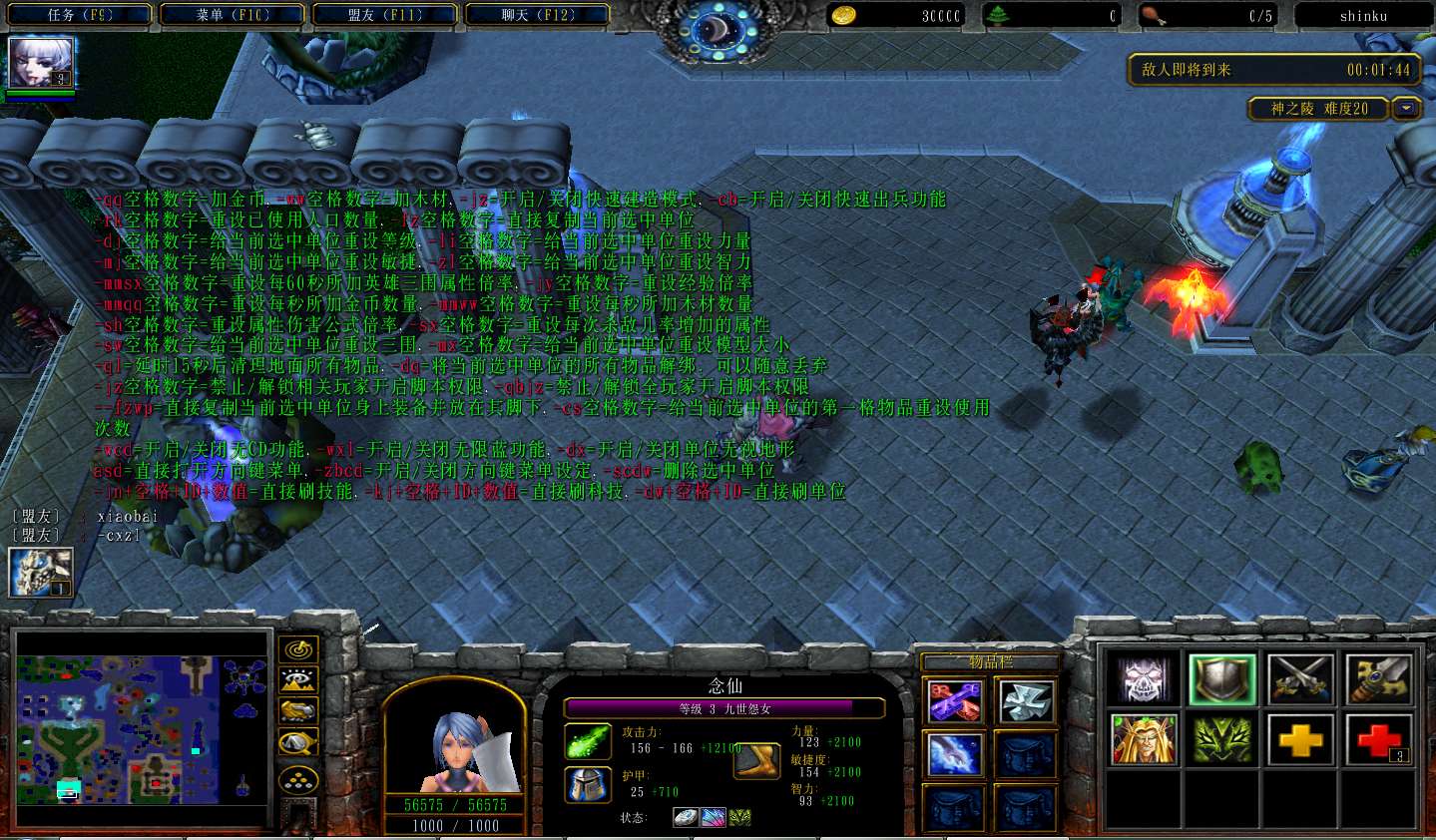Open the 聊天 (F12) chat log
This screenshot has width=1436, height=840.
click(x=538, y=15)
